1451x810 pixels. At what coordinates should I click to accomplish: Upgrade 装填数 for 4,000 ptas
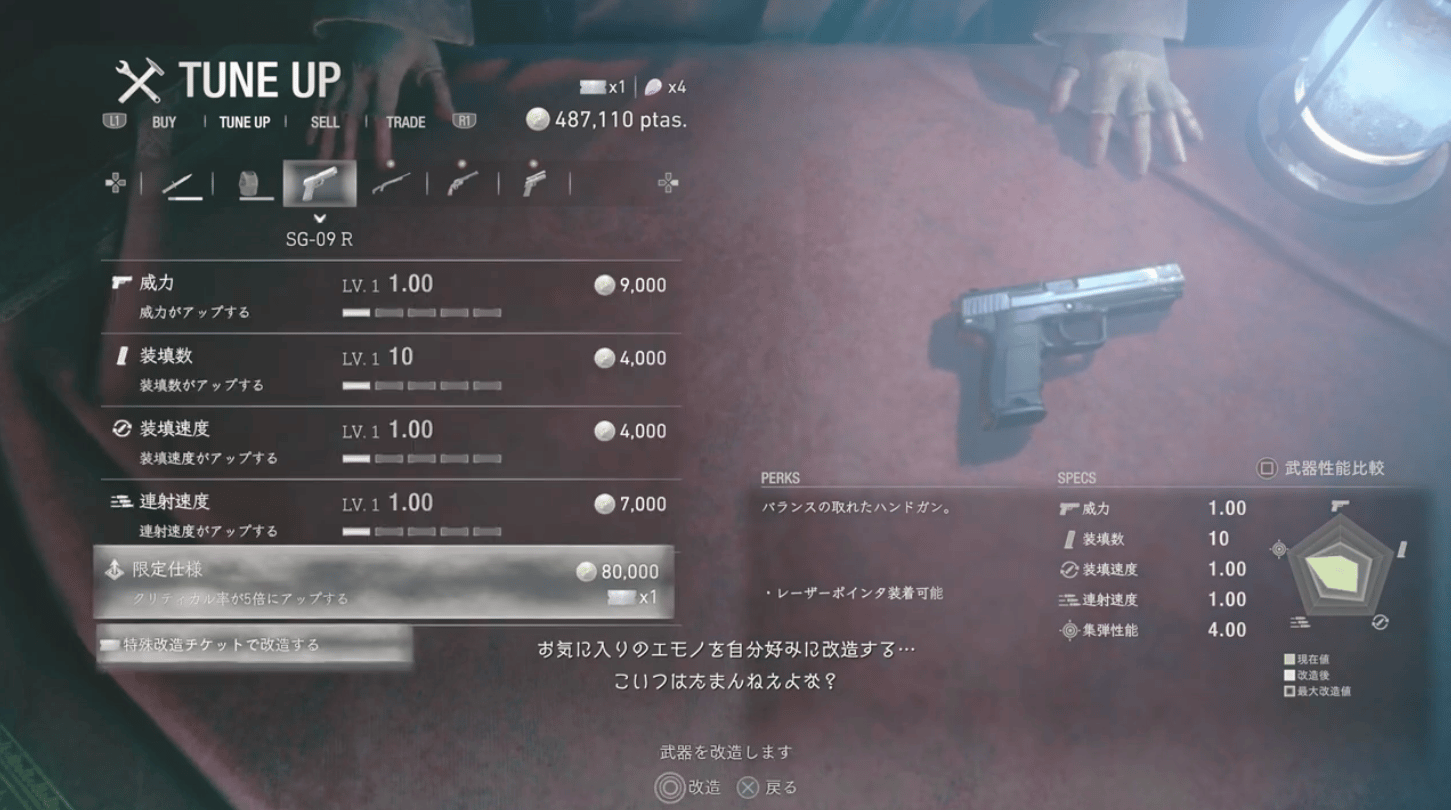point(390,369)
